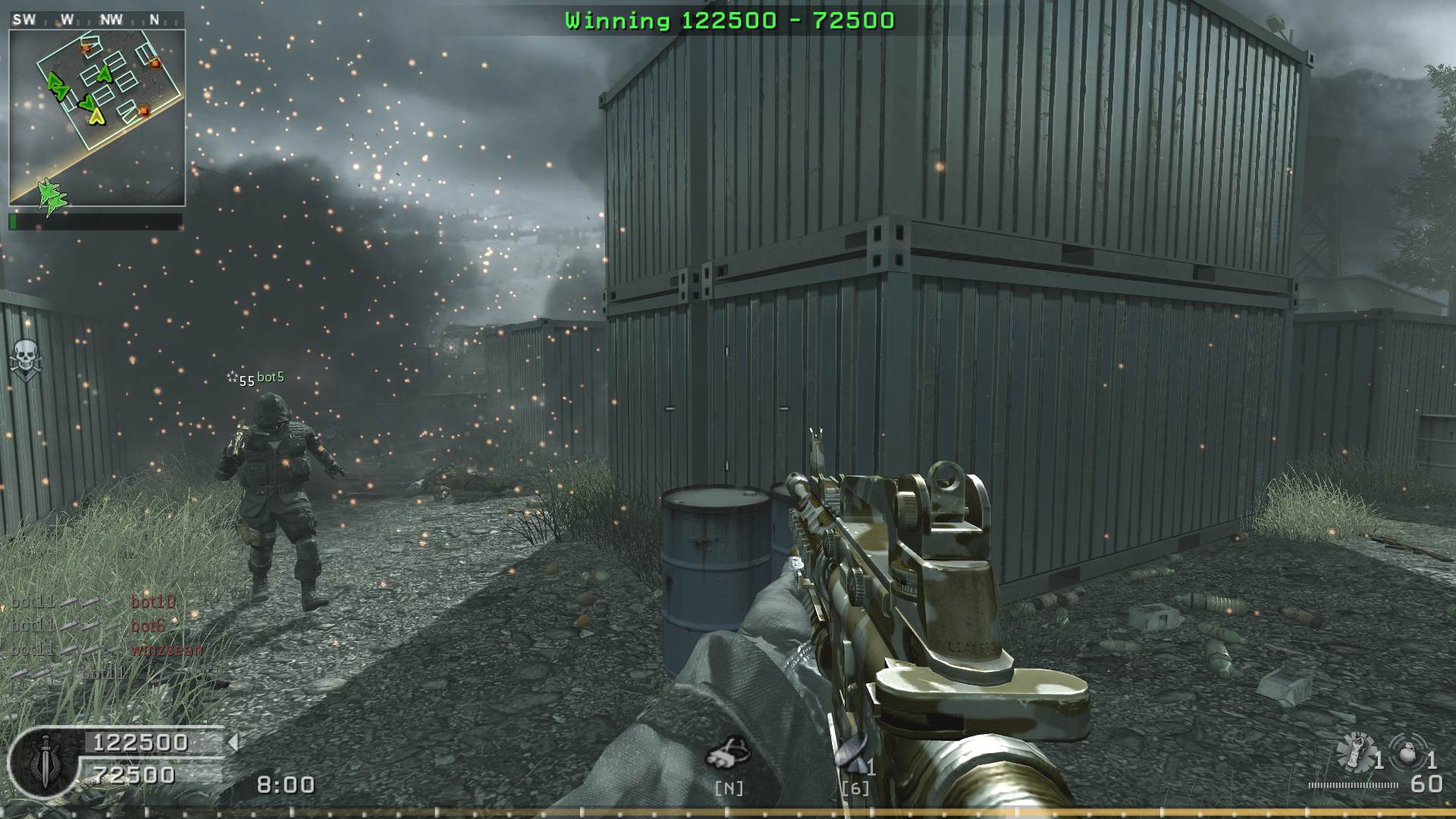Image resolution: width=1456 pixels, height=819 pixels.
Task: Select the bot5 player name tag
Action: click(x=270, y=377)
